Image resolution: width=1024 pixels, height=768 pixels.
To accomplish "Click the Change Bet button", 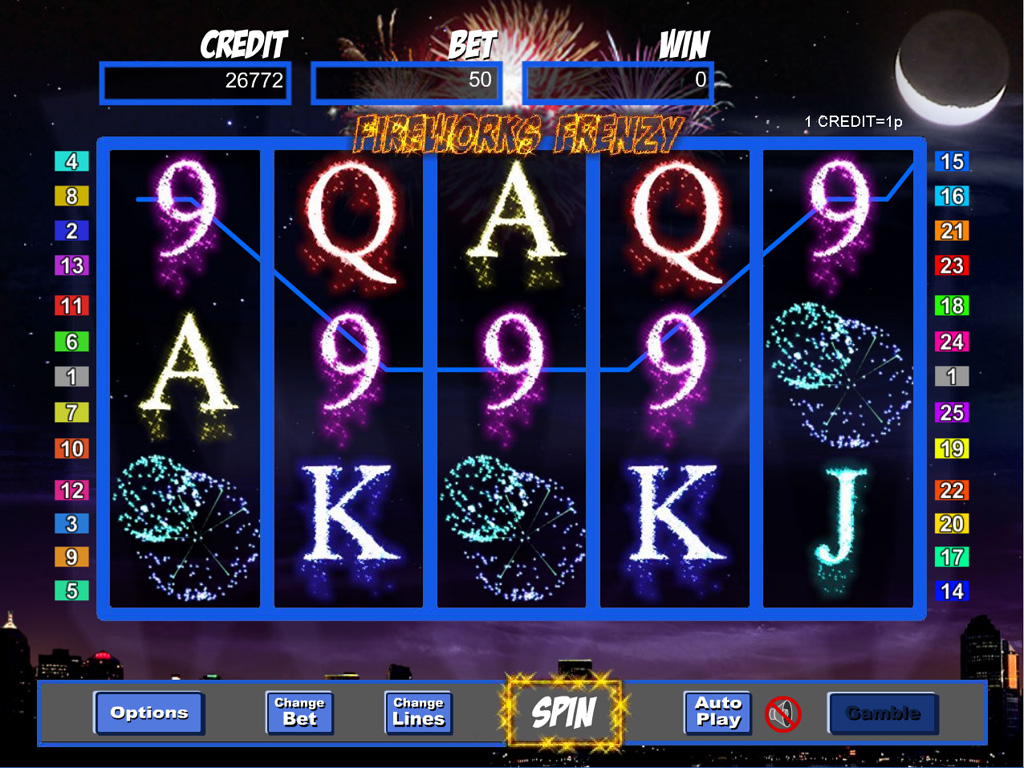I will tap(299, 712).
